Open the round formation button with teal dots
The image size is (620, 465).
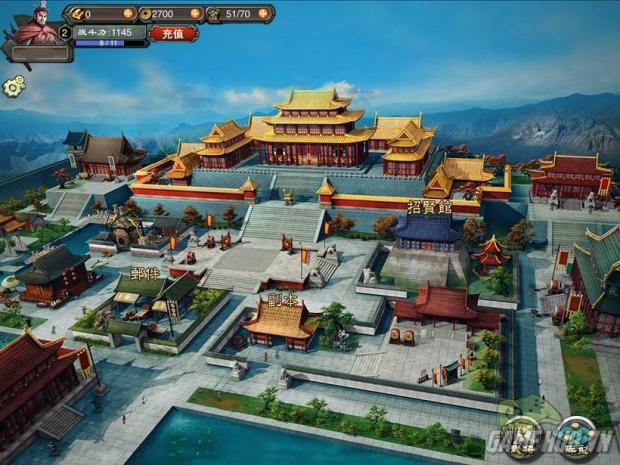(577, 437)
